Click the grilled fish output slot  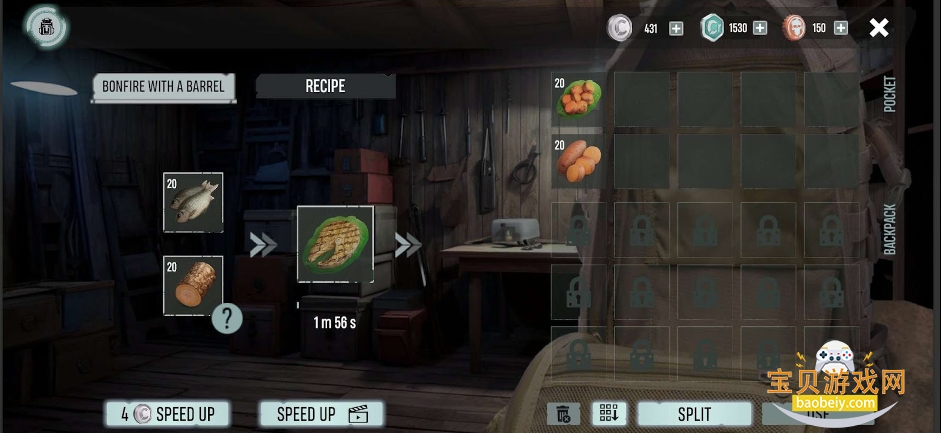[x=335, y=245]
